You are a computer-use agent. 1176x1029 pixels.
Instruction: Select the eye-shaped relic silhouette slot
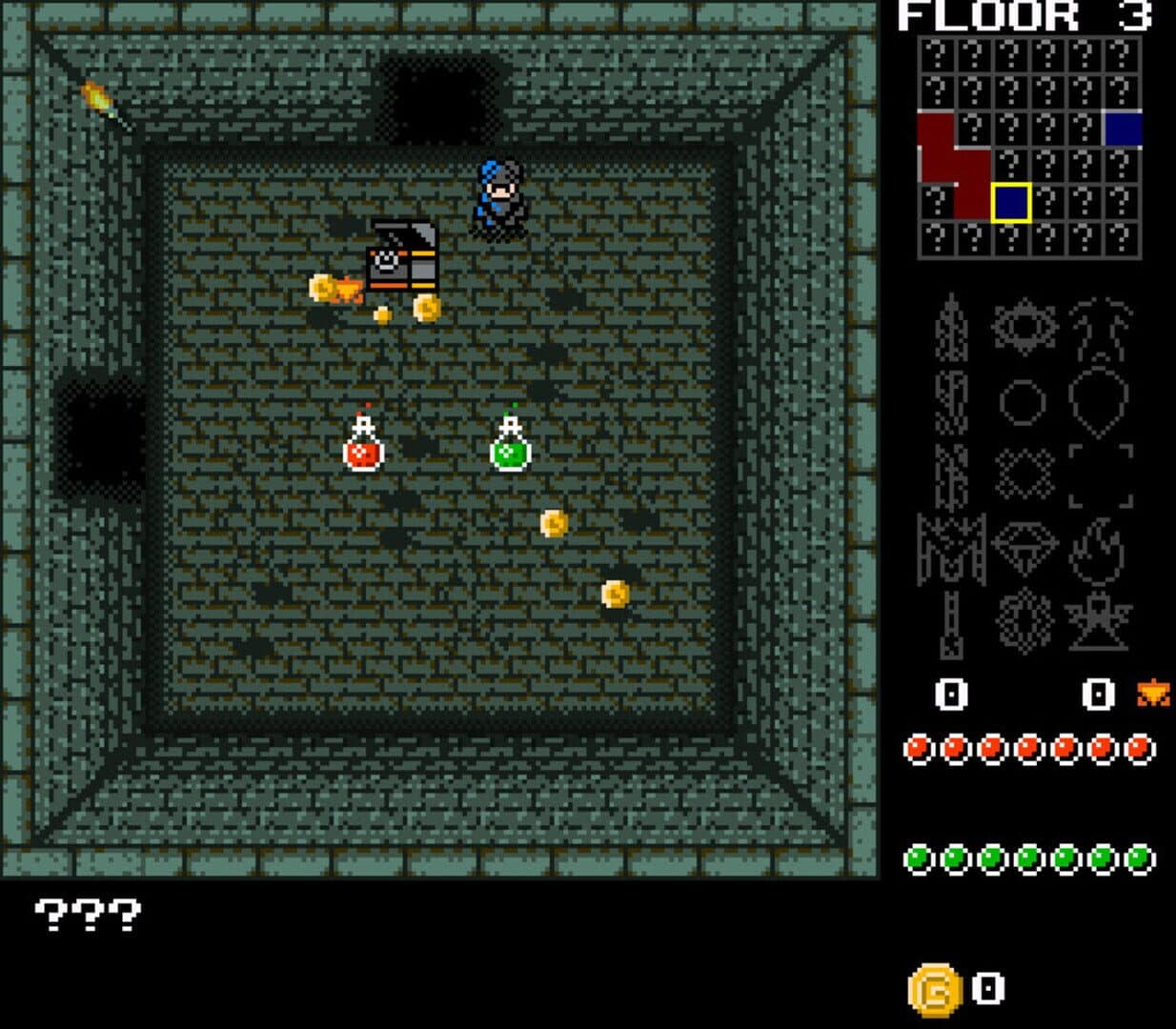tap(1024, 327)
